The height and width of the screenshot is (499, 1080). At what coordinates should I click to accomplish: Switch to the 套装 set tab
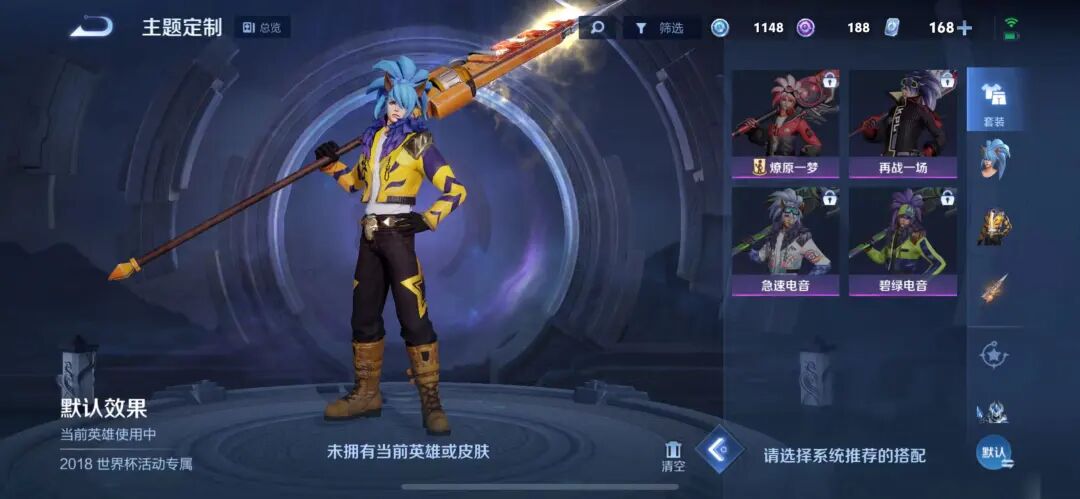[x=993, y=101]
